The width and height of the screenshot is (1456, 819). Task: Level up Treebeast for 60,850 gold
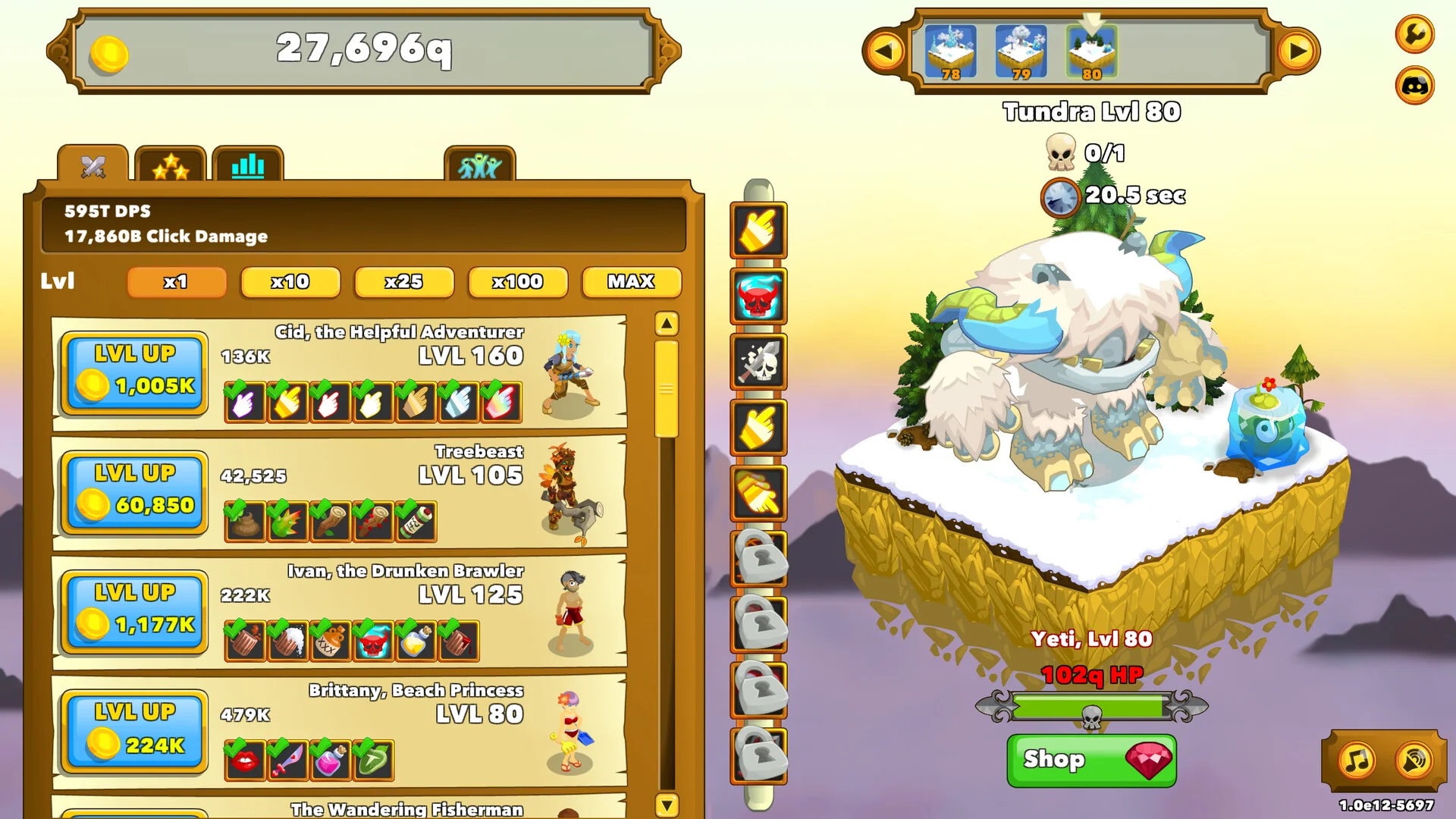(x=134, y=492)
